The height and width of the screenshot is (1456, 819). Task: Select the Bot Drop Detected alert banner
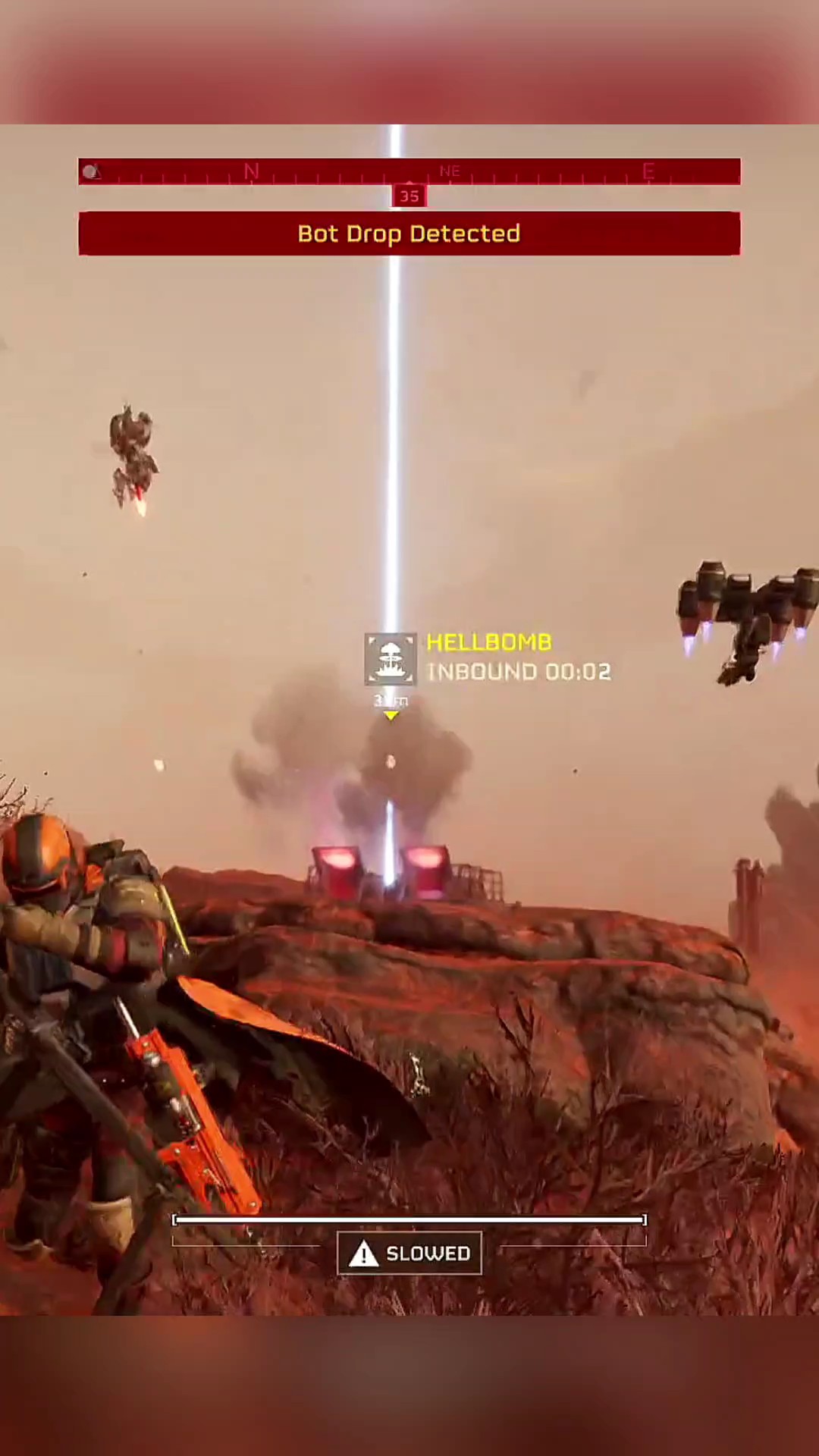point(409,234)
